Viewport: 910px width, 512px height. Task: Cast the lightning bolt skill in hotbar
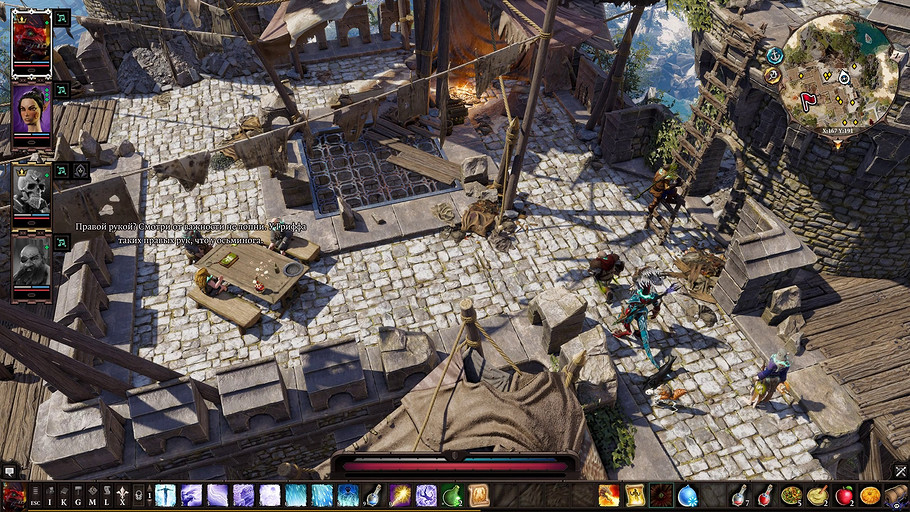tap(401, 495)
